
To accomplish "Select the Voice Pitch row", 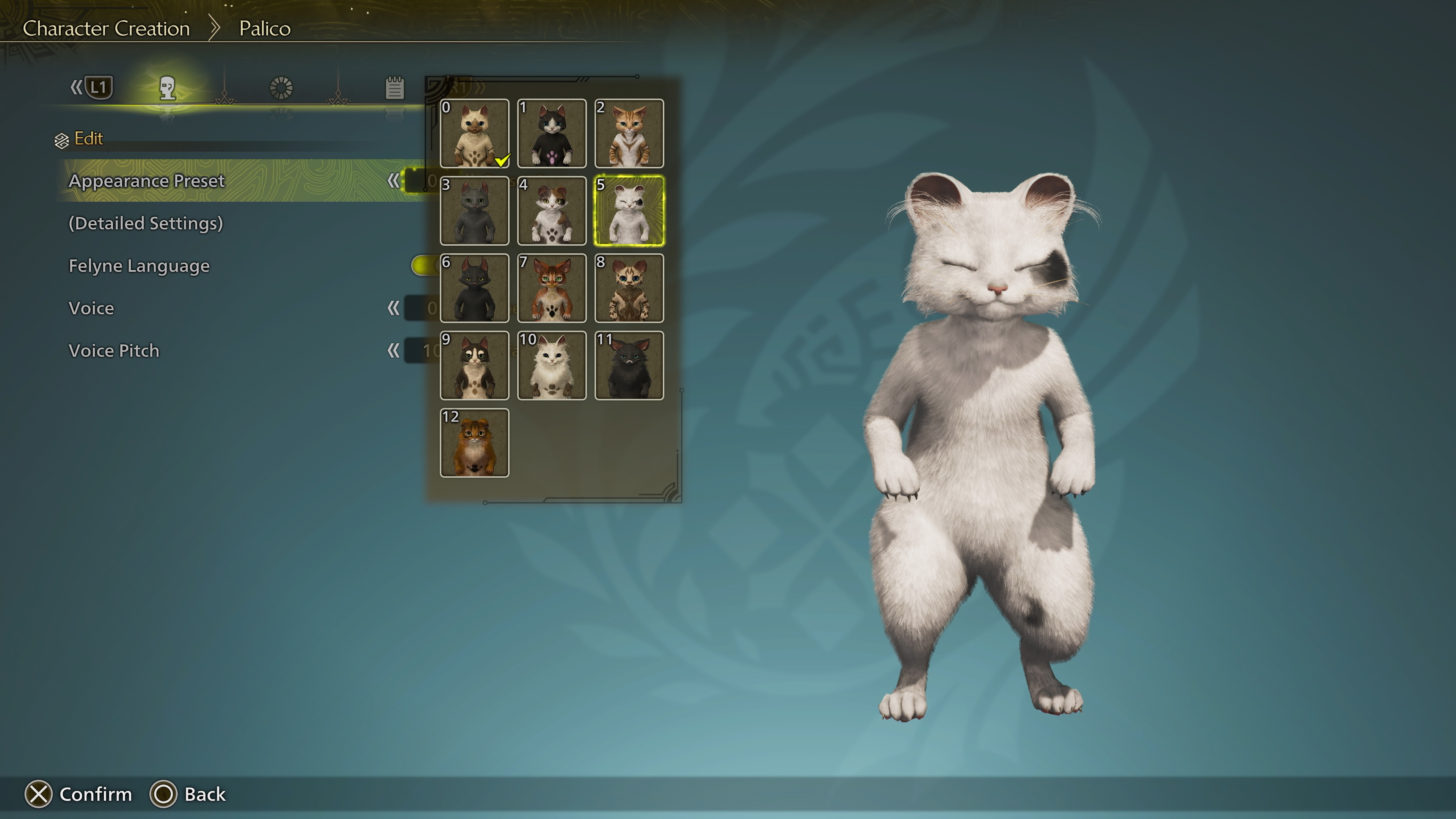I will (x=114, y=350).
